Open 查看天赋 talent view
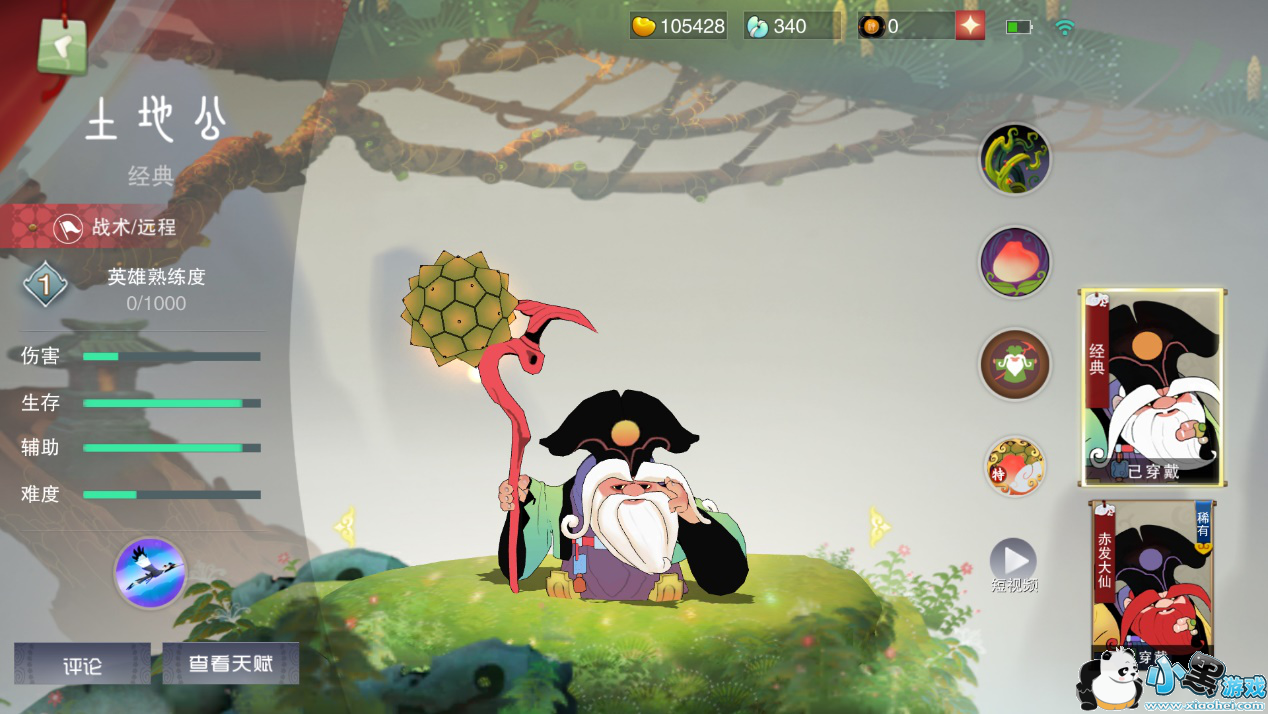Viewport: 1268px width, 714px height. coord(231,663)
